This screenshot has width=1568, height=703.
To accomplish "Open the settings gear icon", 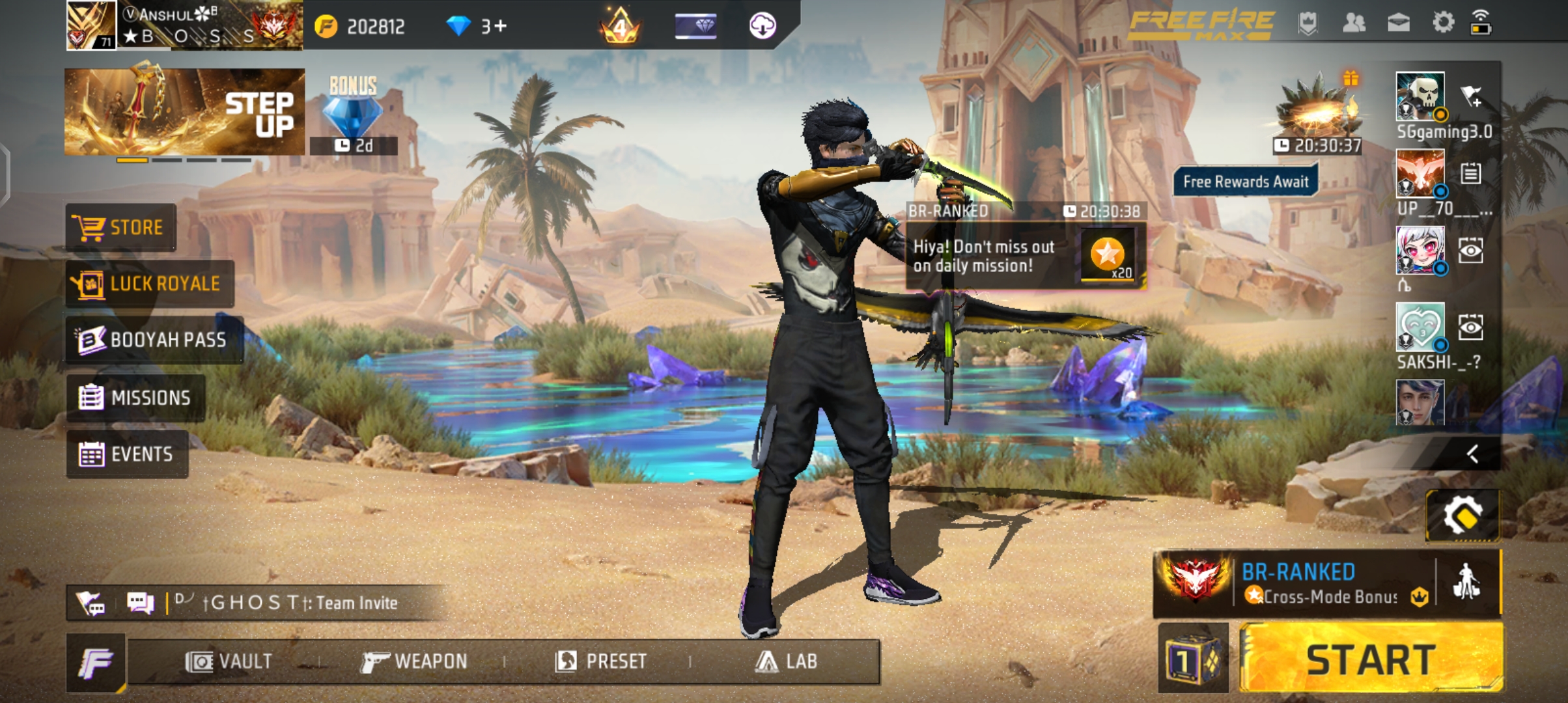I will (x=1443, y=23).
